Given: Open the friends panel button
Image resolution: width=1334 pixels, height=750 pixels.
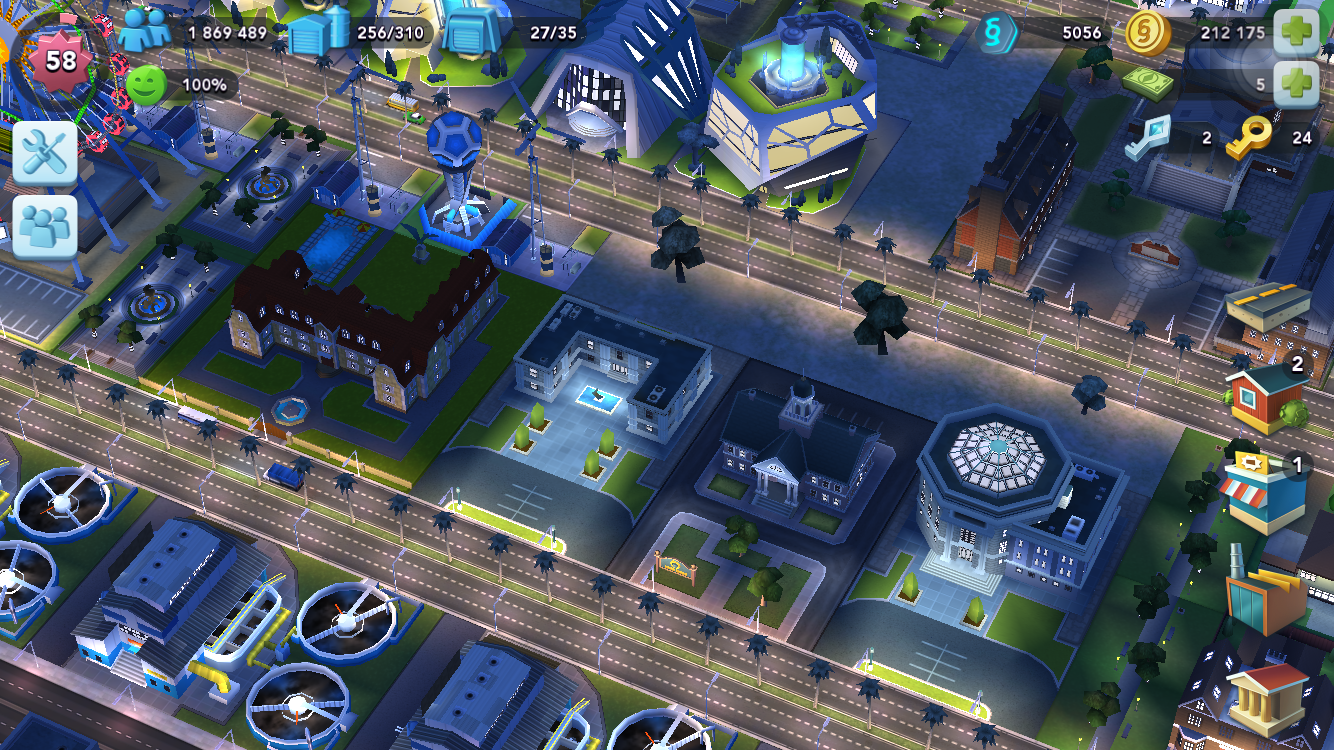Looking at the screenshot, I should [45, 226].
